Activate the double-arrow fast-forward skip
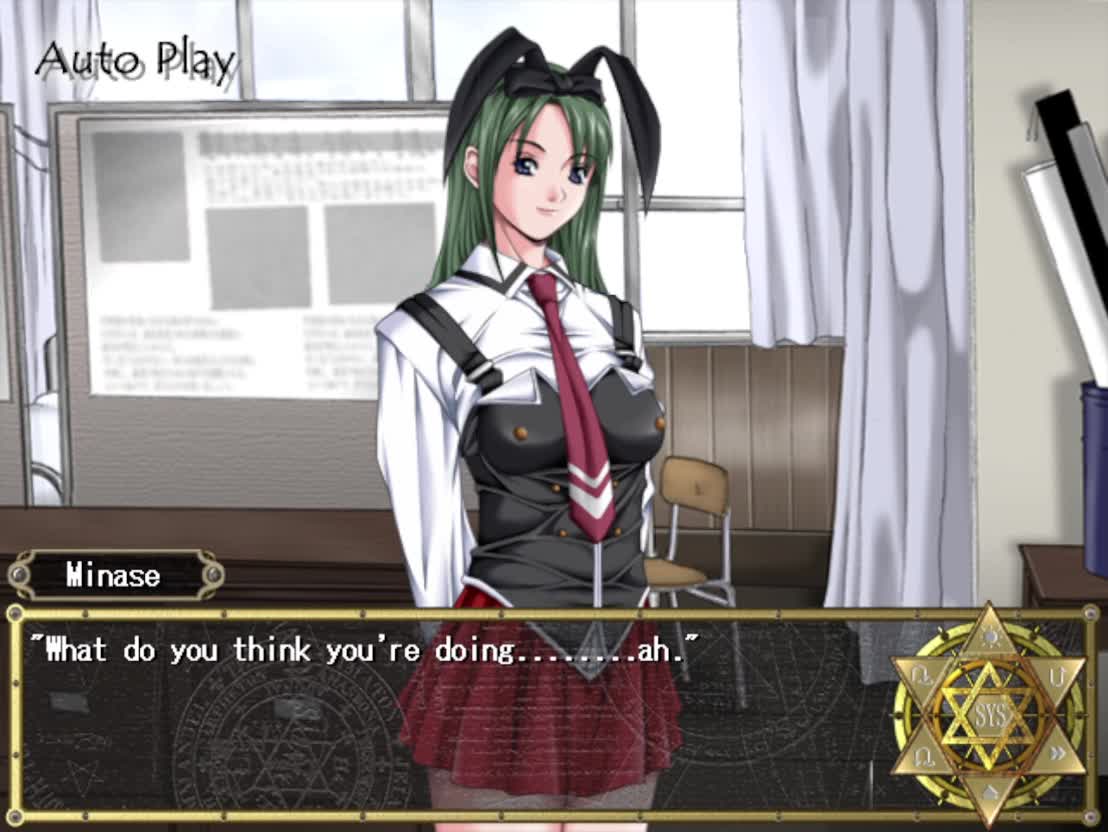The width and height of the screenshot is (1108, 832). pyautogui.click(x=1058, y=752)
